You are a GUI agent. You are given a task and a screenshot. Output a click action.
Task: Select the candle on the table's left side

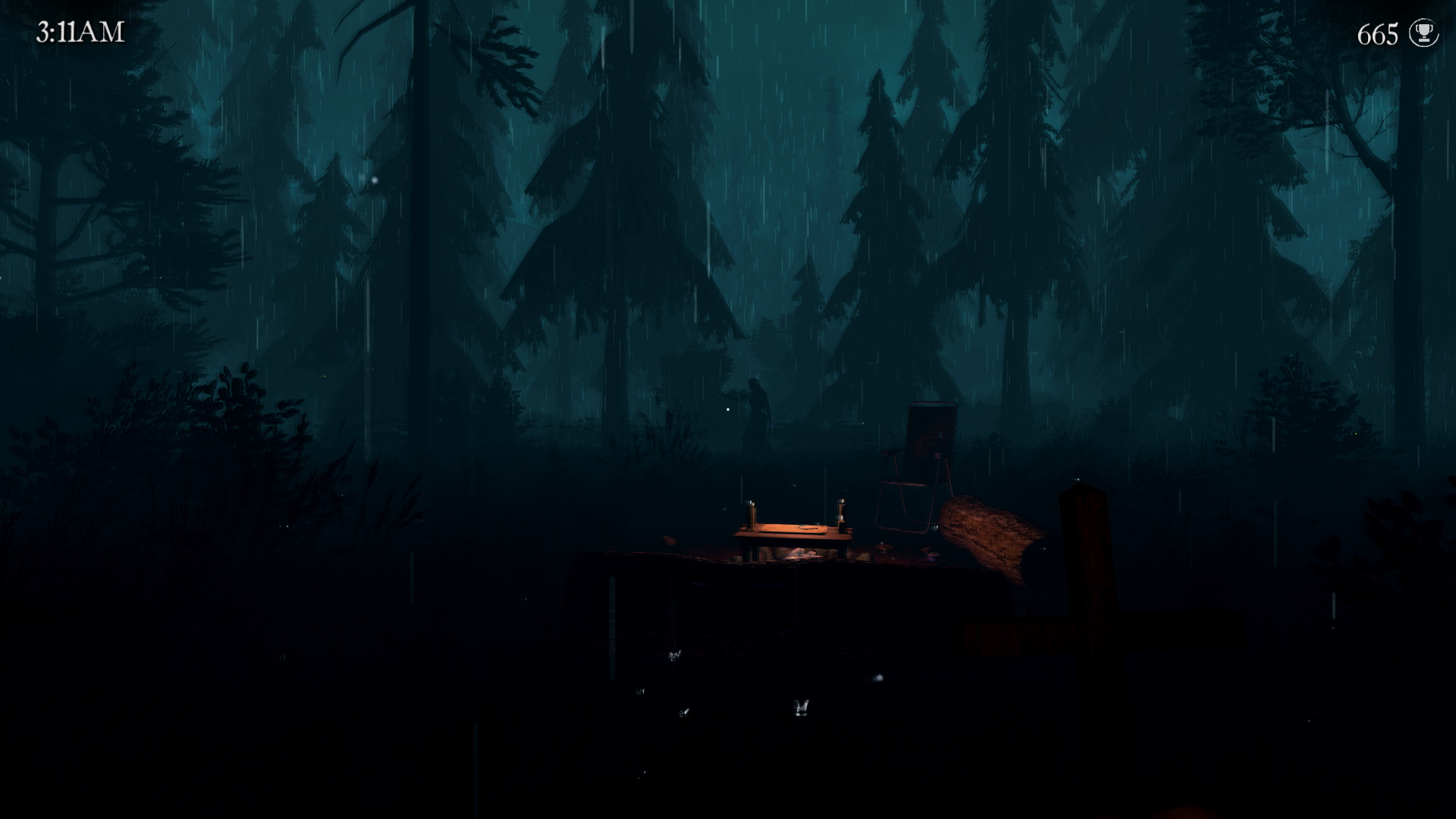pos(752,514)
